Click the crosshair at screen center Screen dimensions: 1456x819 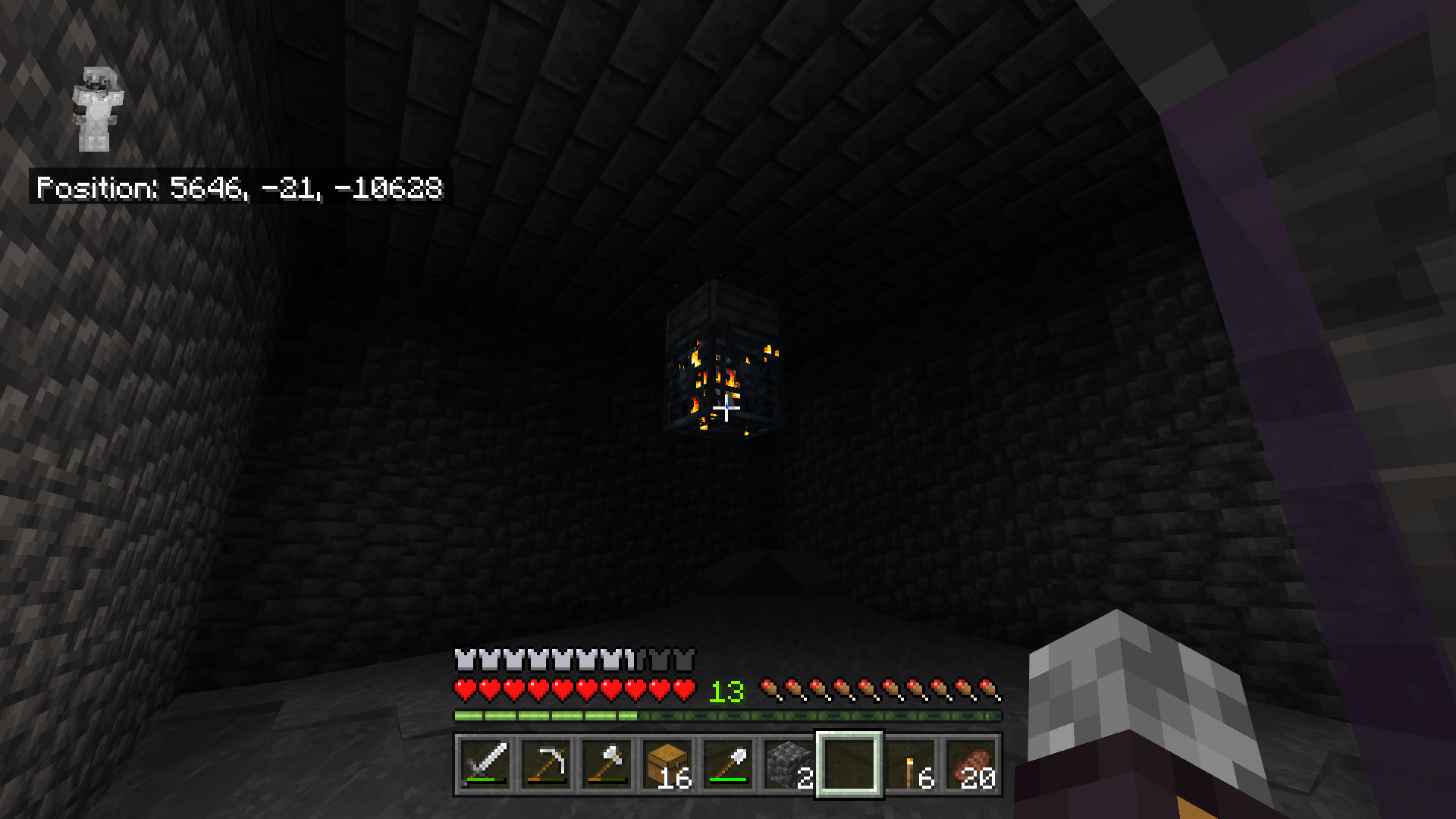pos(726,409)
